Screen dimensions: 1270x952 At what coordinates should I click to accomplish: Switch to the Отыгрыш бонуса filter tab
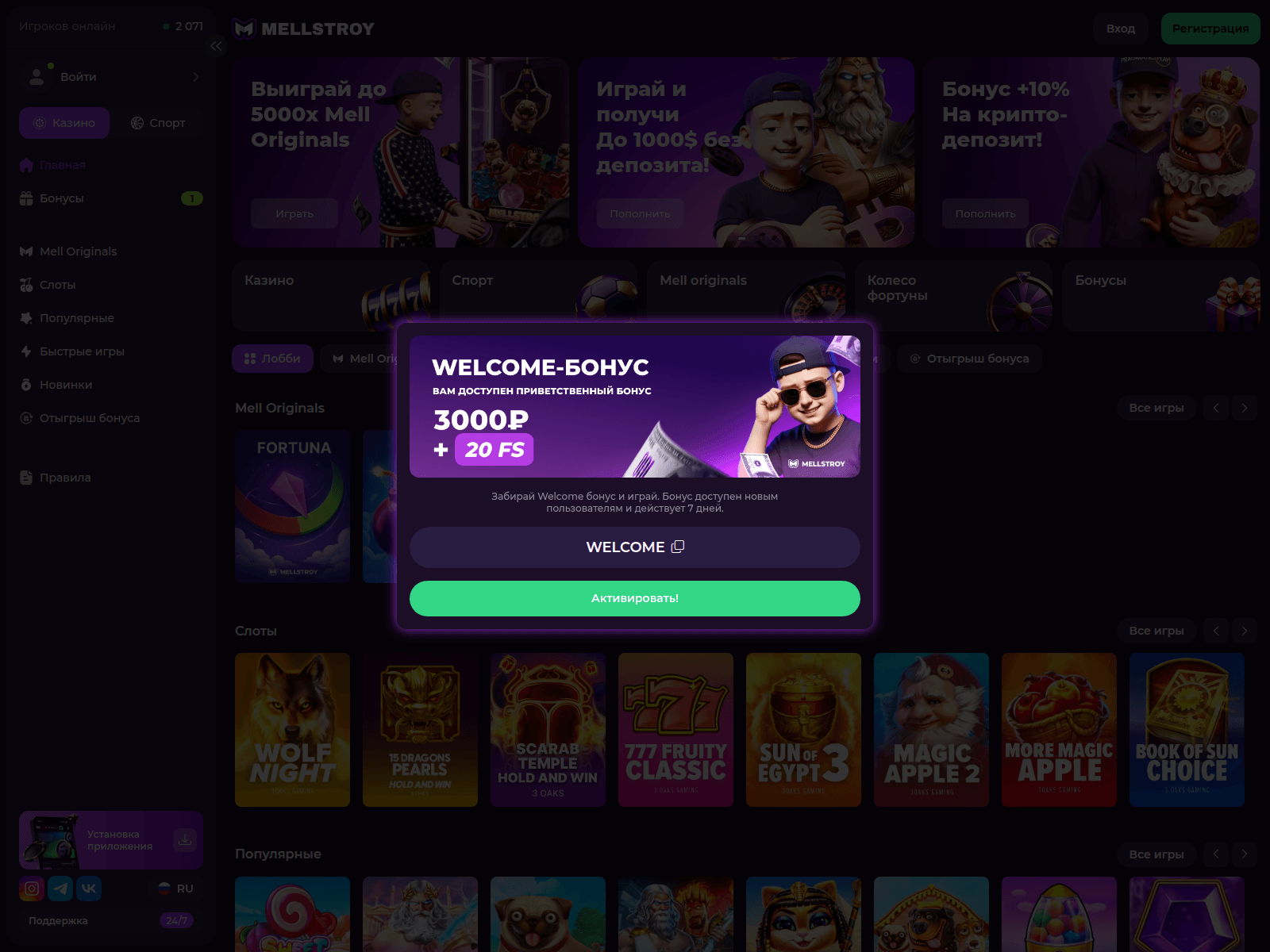969,359
